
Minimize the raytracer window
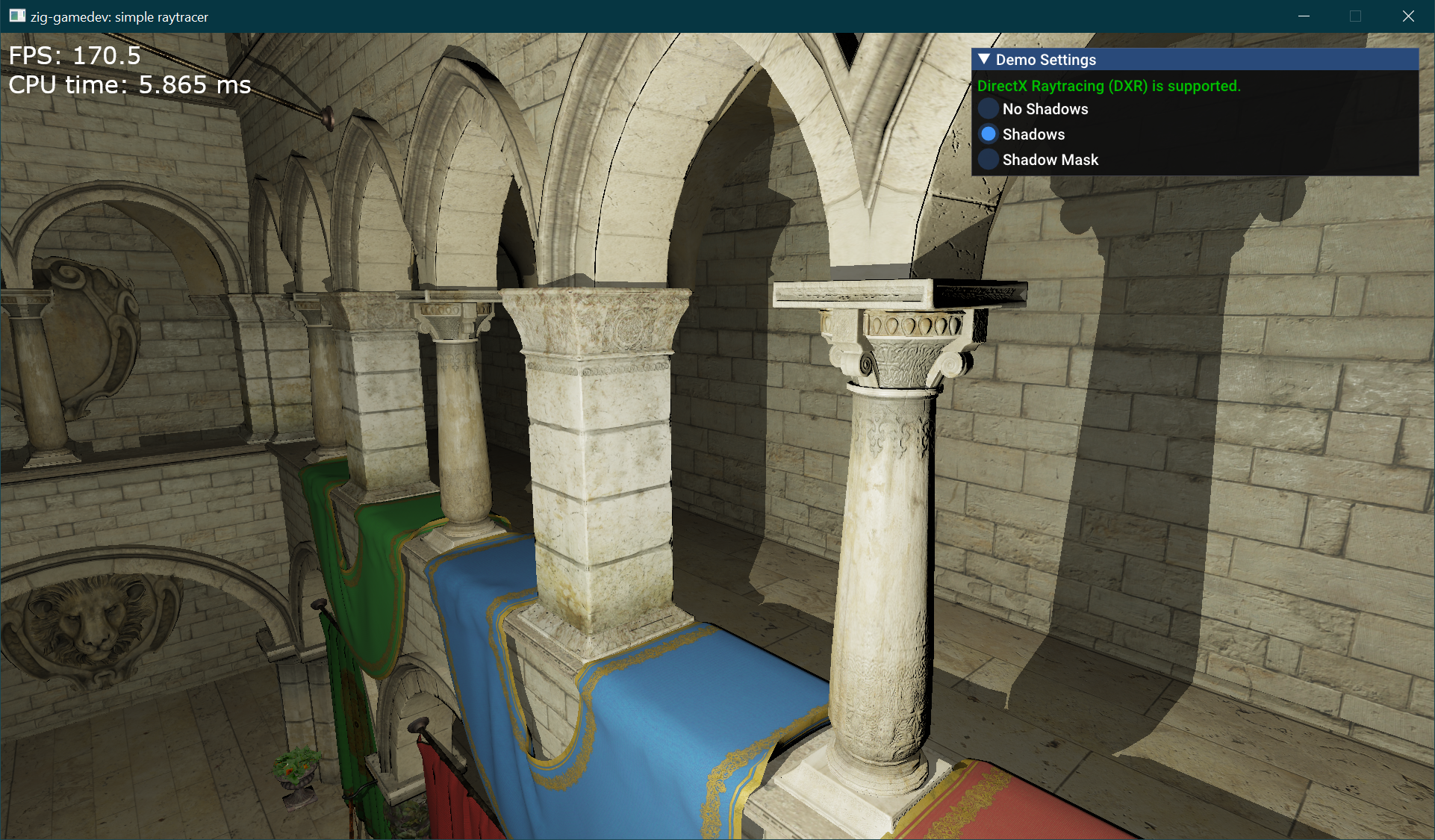tap(1304, 16)
